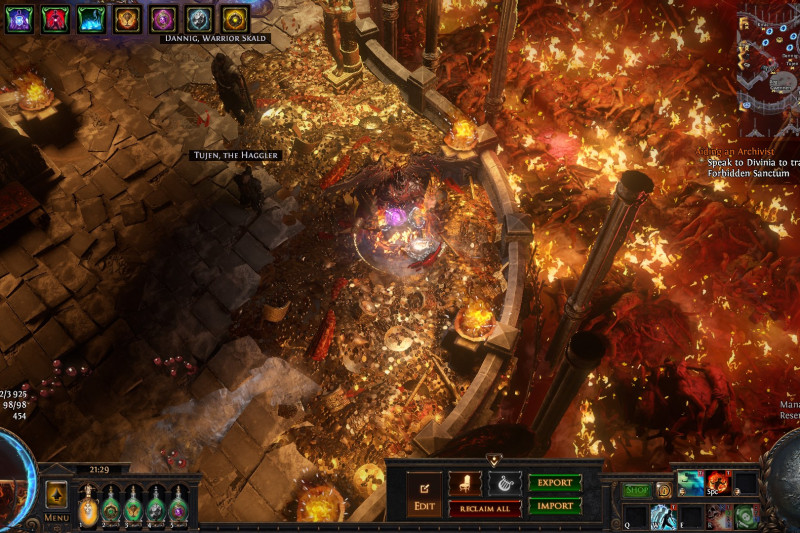This screenshot has width=800, height=533.
Task: Open the chair decorations button
Action: tap(465, 483)
